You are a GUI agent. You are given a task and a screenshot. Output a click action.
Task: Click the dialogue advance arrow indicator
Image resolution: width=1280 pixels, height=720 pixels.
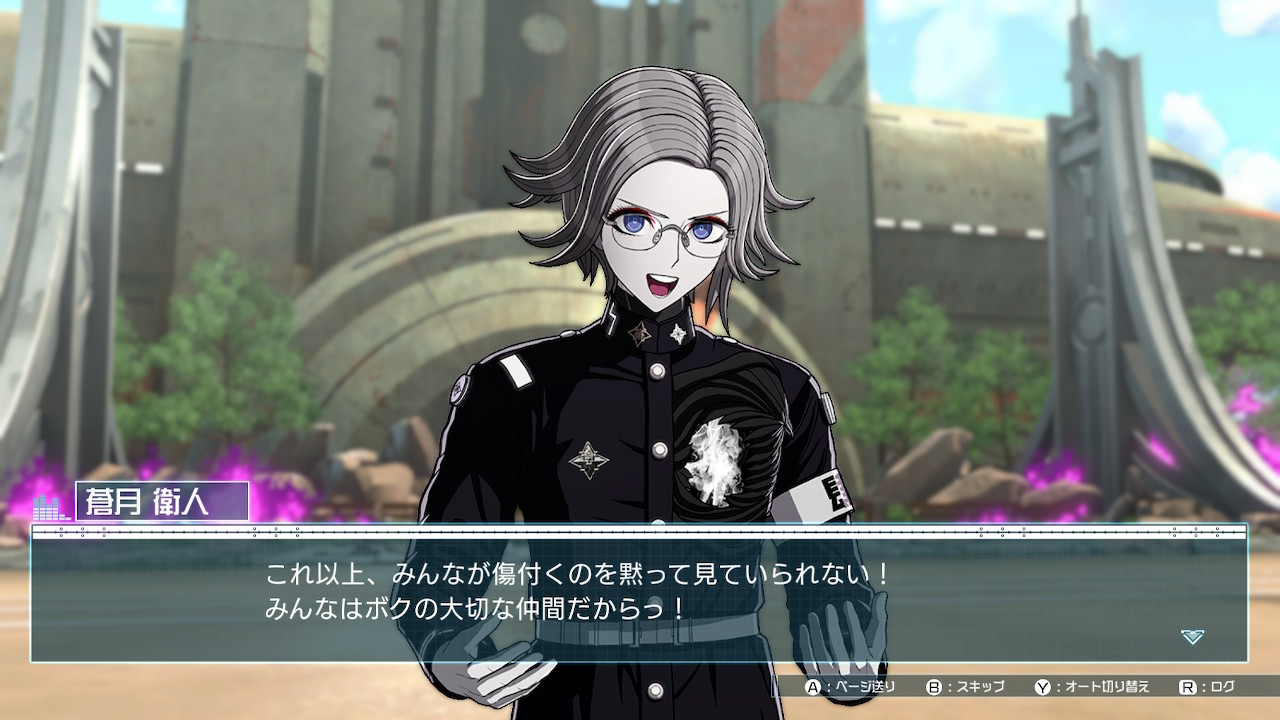point(1192,637)
